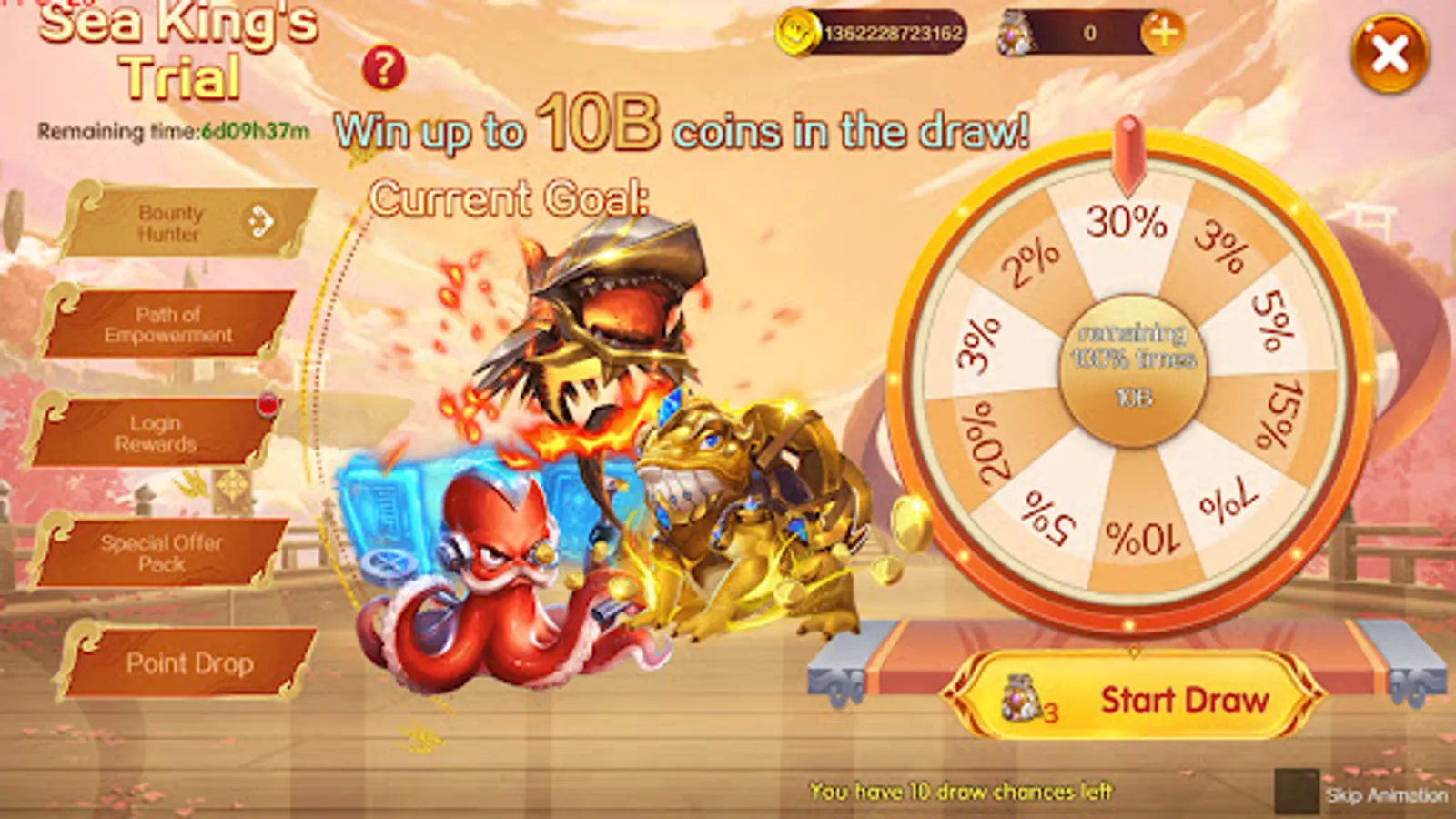
Task: Open the Bounty Hunter section
Action: (x=173, y=223)
